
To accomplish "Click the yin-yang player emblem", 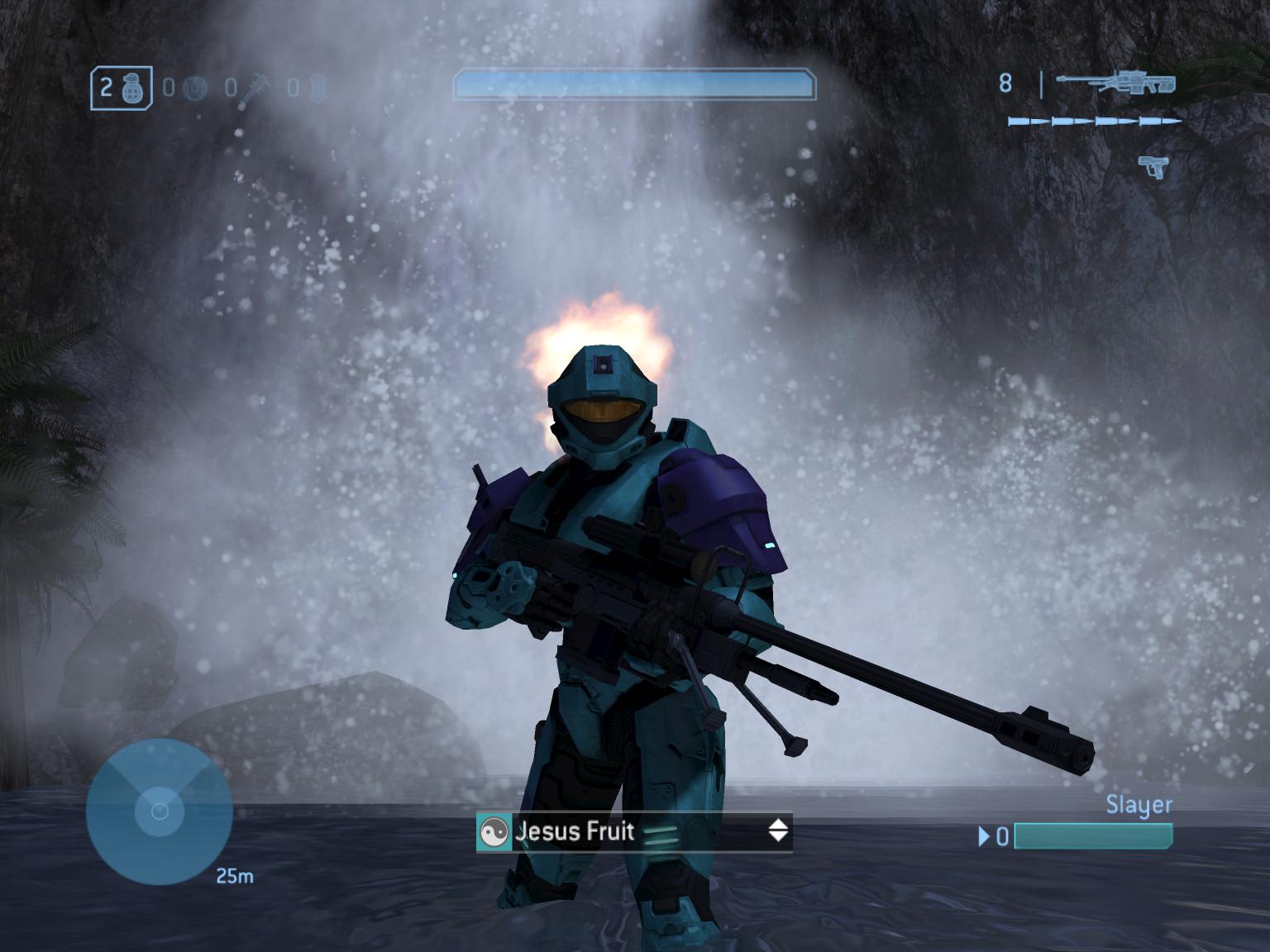I will (x=494, y=832).
